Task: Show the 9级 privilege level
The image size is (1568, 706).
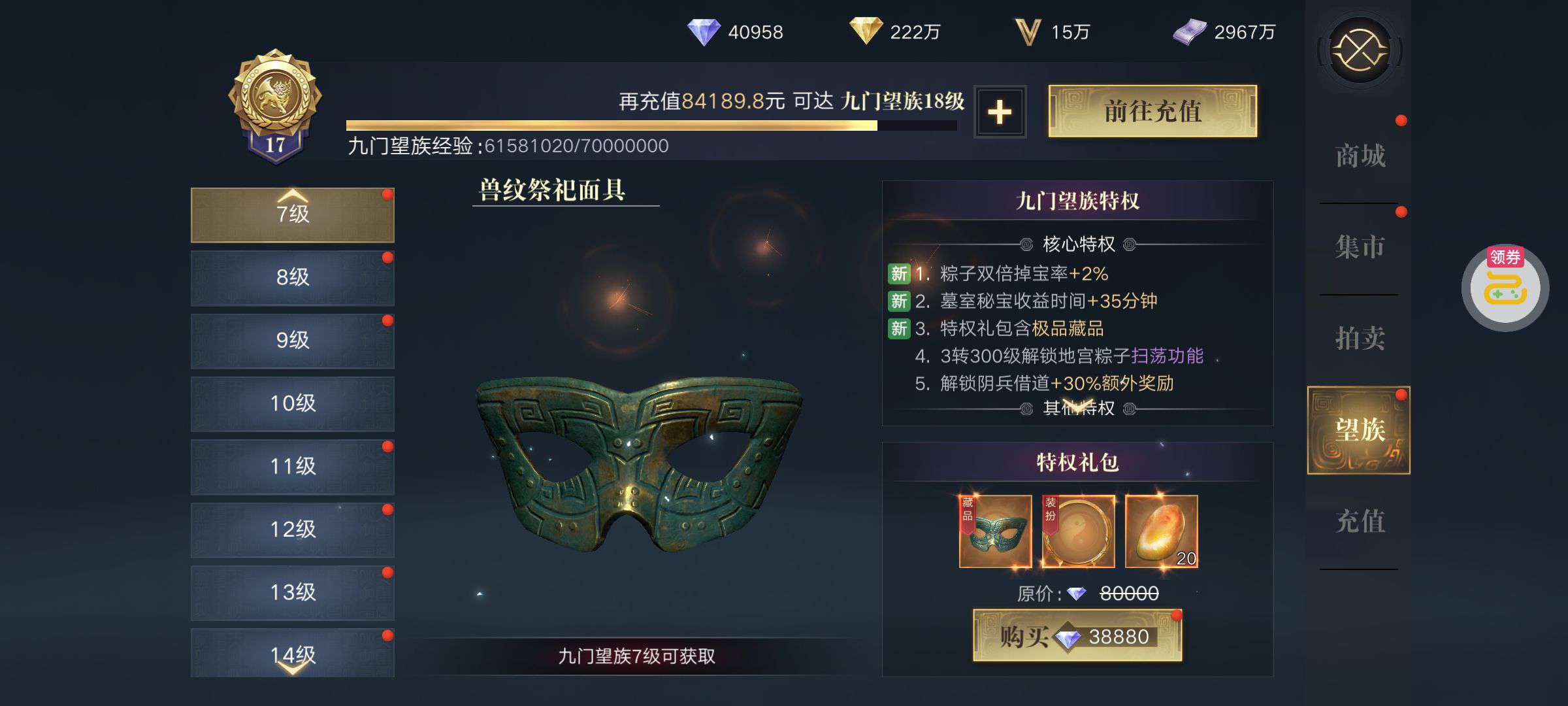Action: (x=293, y=341)
